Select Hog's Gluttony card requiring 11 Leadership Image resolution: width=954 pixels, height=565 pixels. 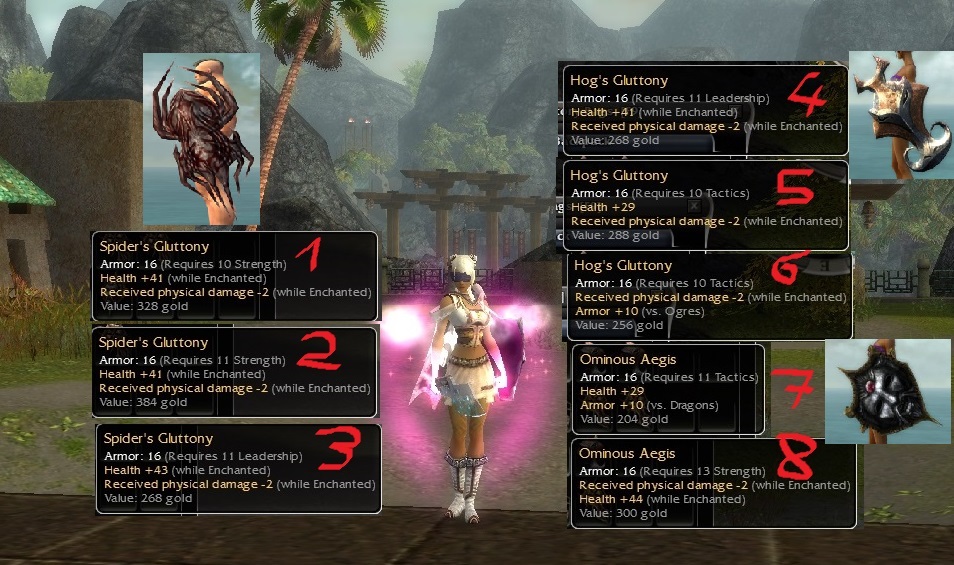703,110
